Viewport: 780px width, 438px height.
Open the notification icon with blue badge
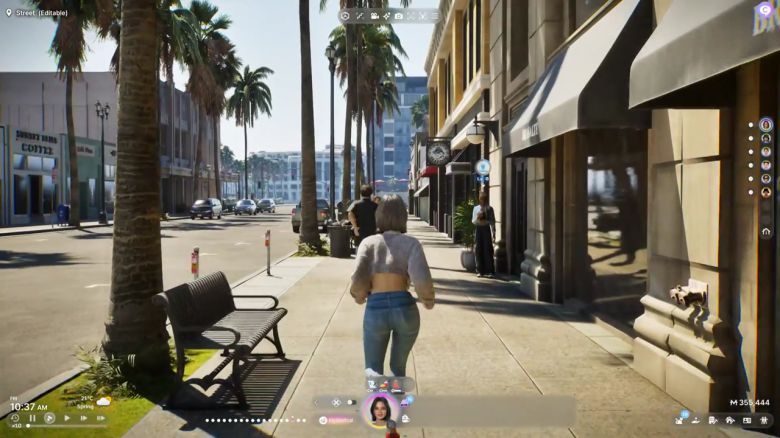click(x=680, y=420)
